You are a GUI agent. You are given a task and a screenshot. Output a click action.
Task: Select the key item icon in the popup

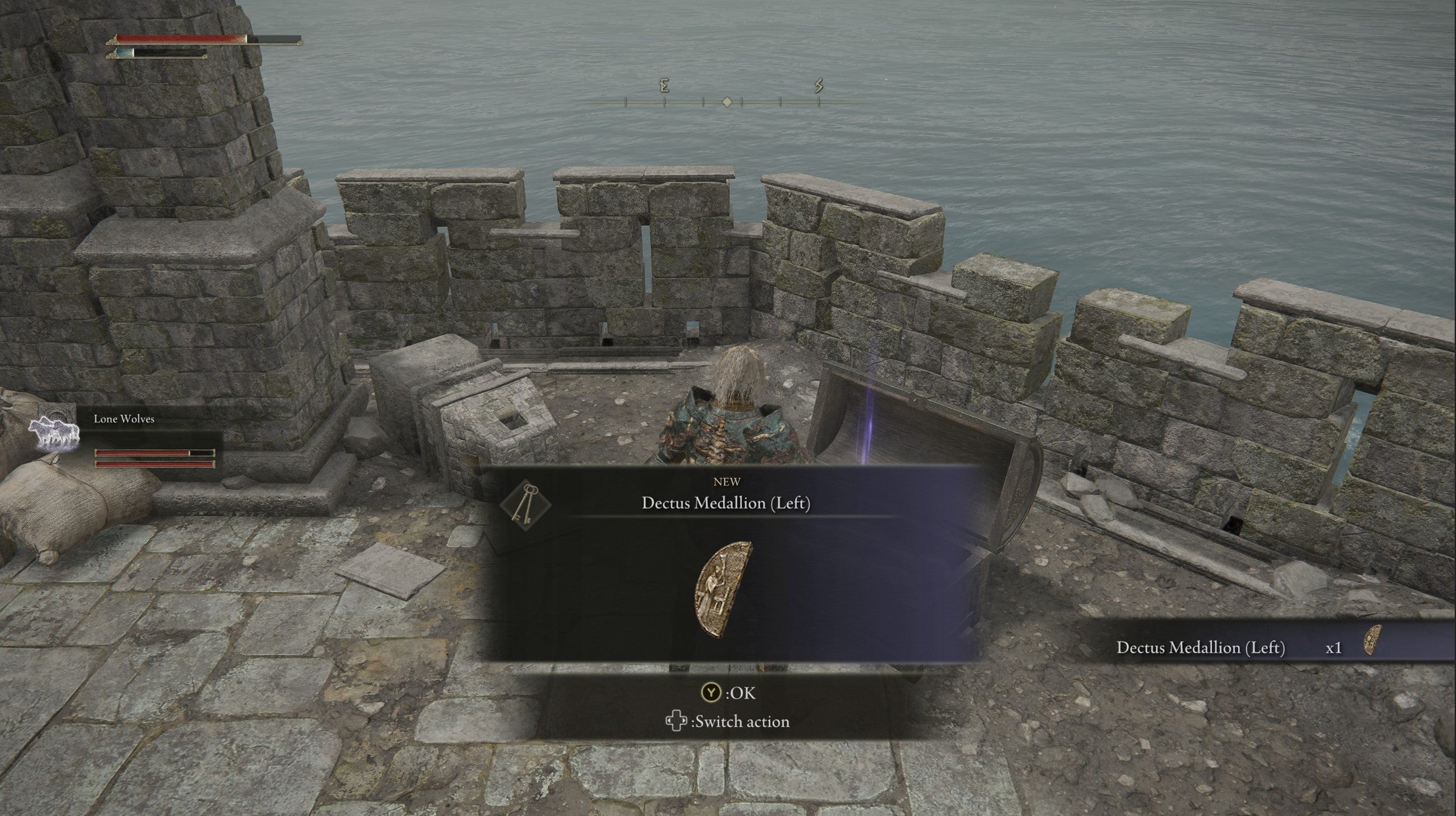pyautogui.click(x=525, y=505)
